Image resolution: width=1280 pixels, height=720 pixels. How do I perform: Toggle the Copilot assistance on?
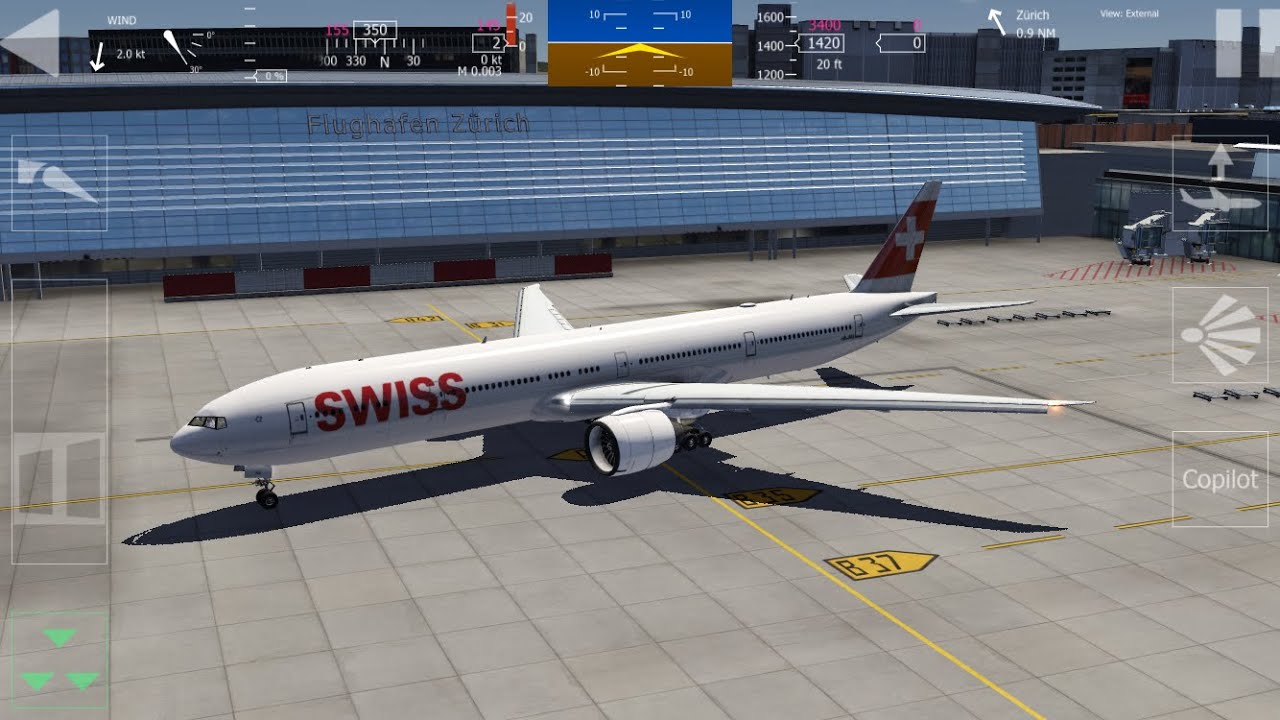pyautogui.click(x=1221, y=478)
